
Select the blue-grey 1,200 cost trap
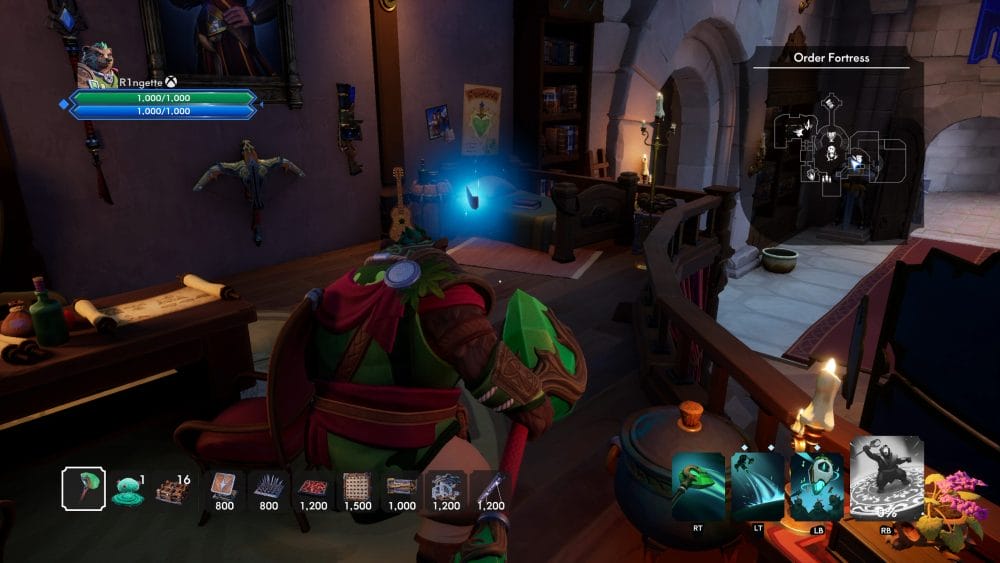point(446,487)
